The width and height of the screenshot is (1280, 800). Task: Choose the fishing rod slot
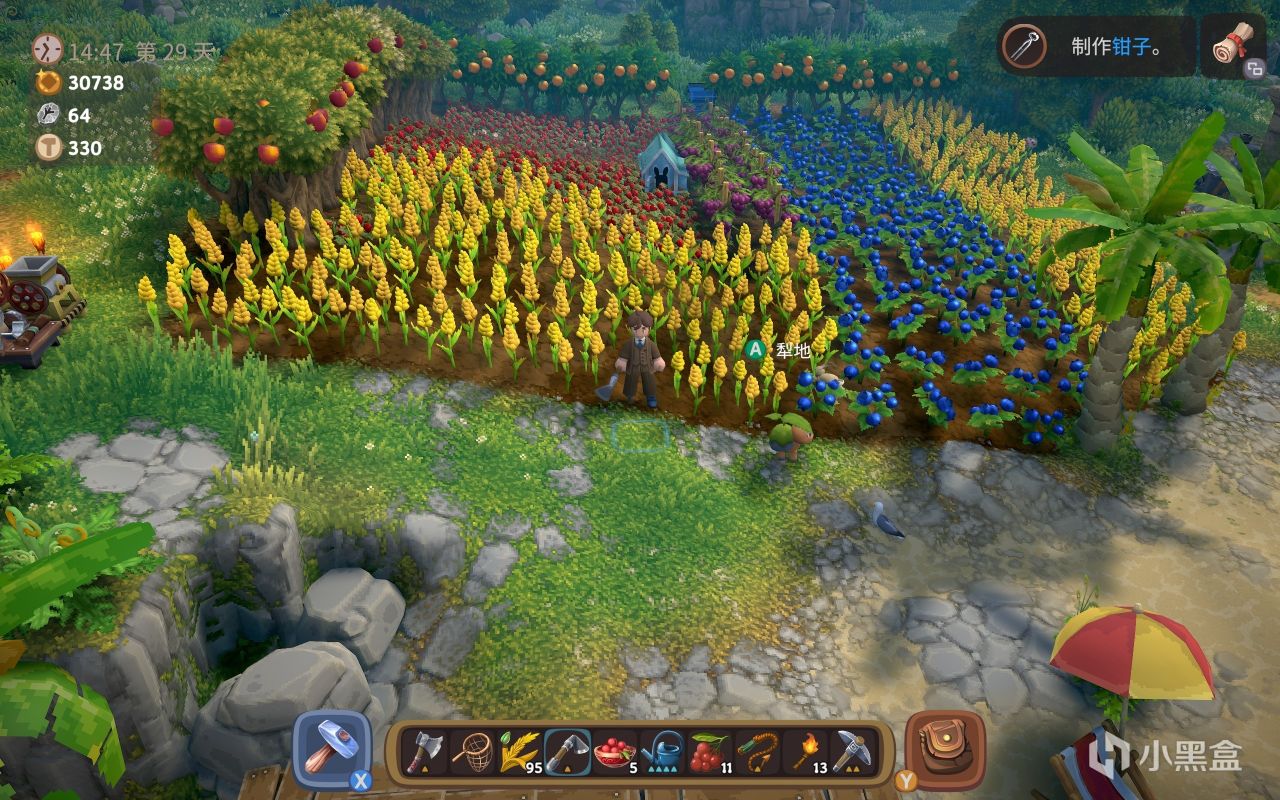click(x=756, y=751)
